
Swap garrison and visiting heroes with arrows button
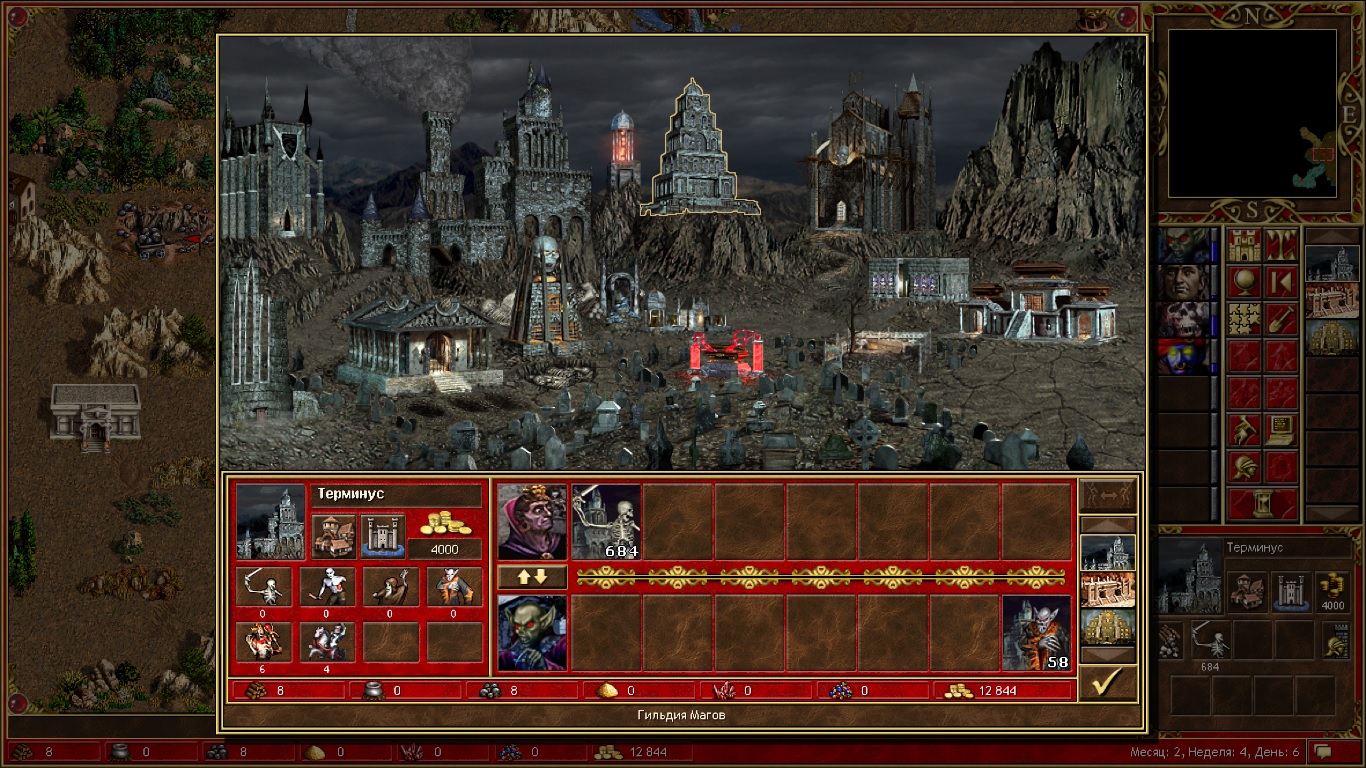[532, 577]
